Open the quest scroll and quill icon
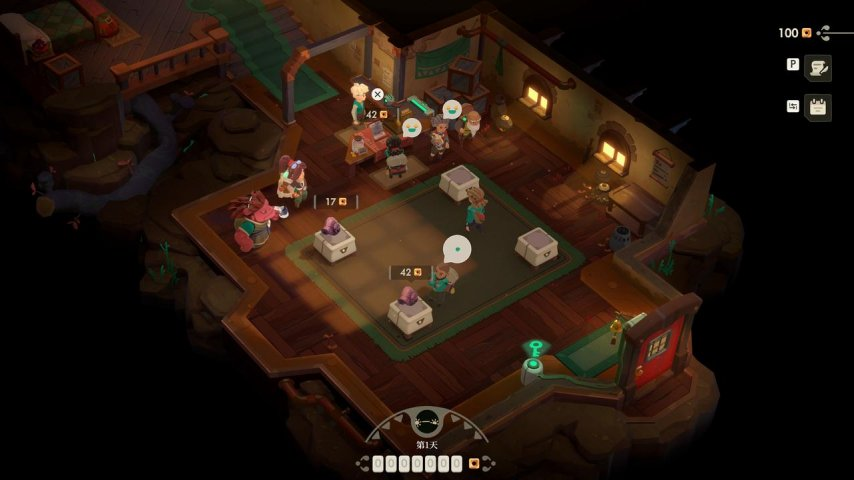Screen dimensions: 854x480 pos(818,68)
